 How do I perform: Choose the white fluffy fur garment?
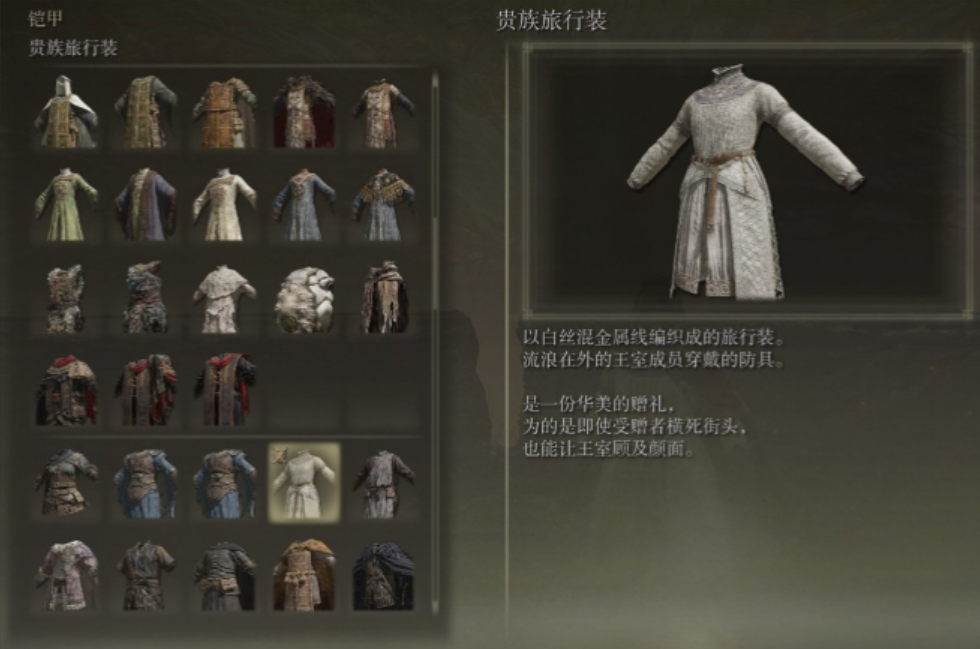click(x=304, y=297)
